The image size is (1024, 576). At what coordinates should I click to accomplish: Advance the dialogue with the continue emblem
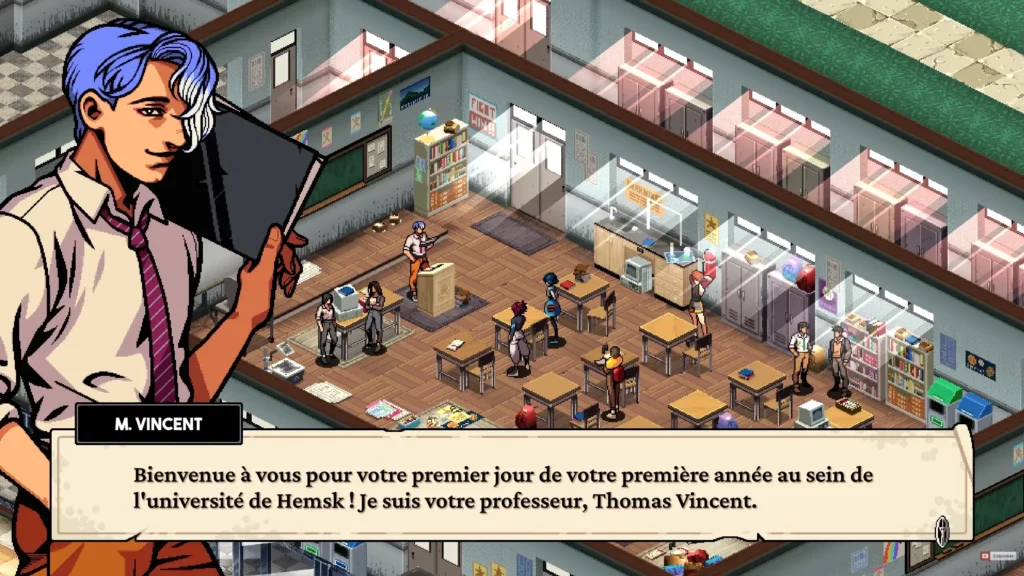(x=941, y=529)
